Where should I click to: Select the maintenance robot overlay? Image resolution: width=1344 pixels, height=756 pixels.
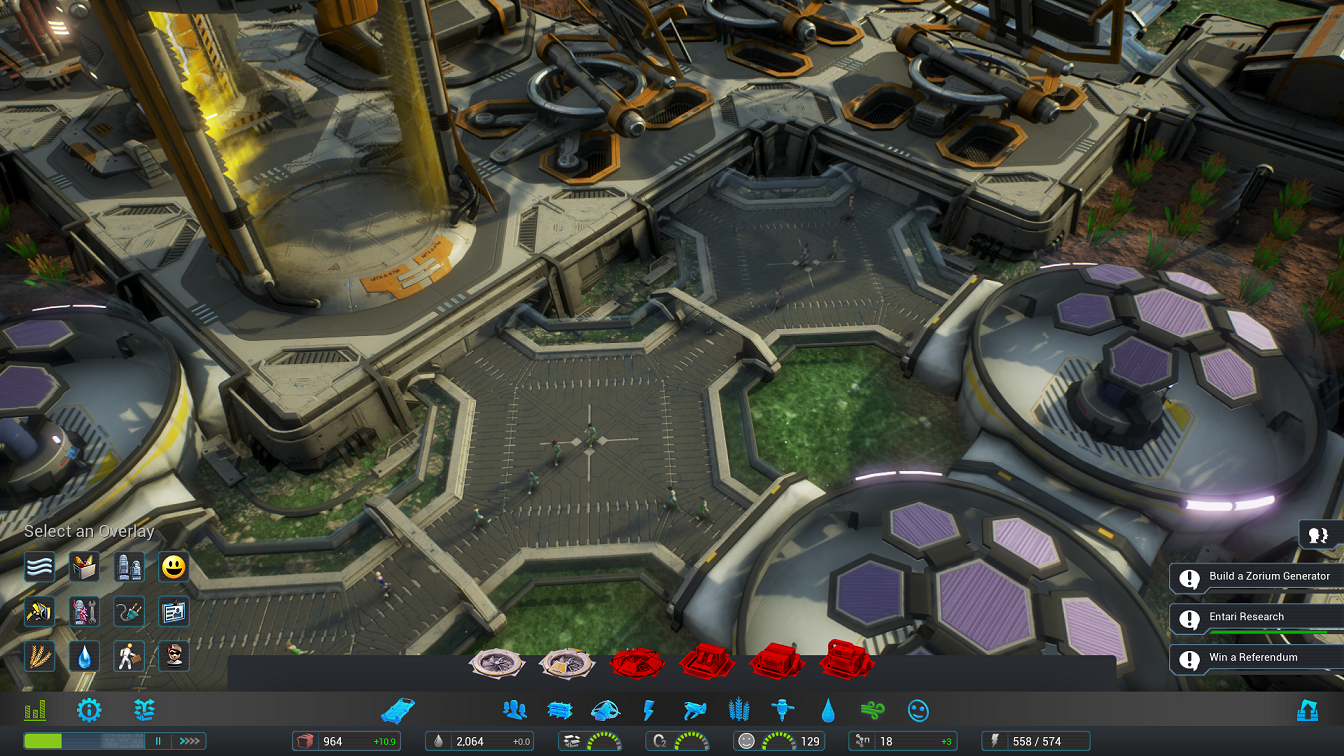point(84,612)
